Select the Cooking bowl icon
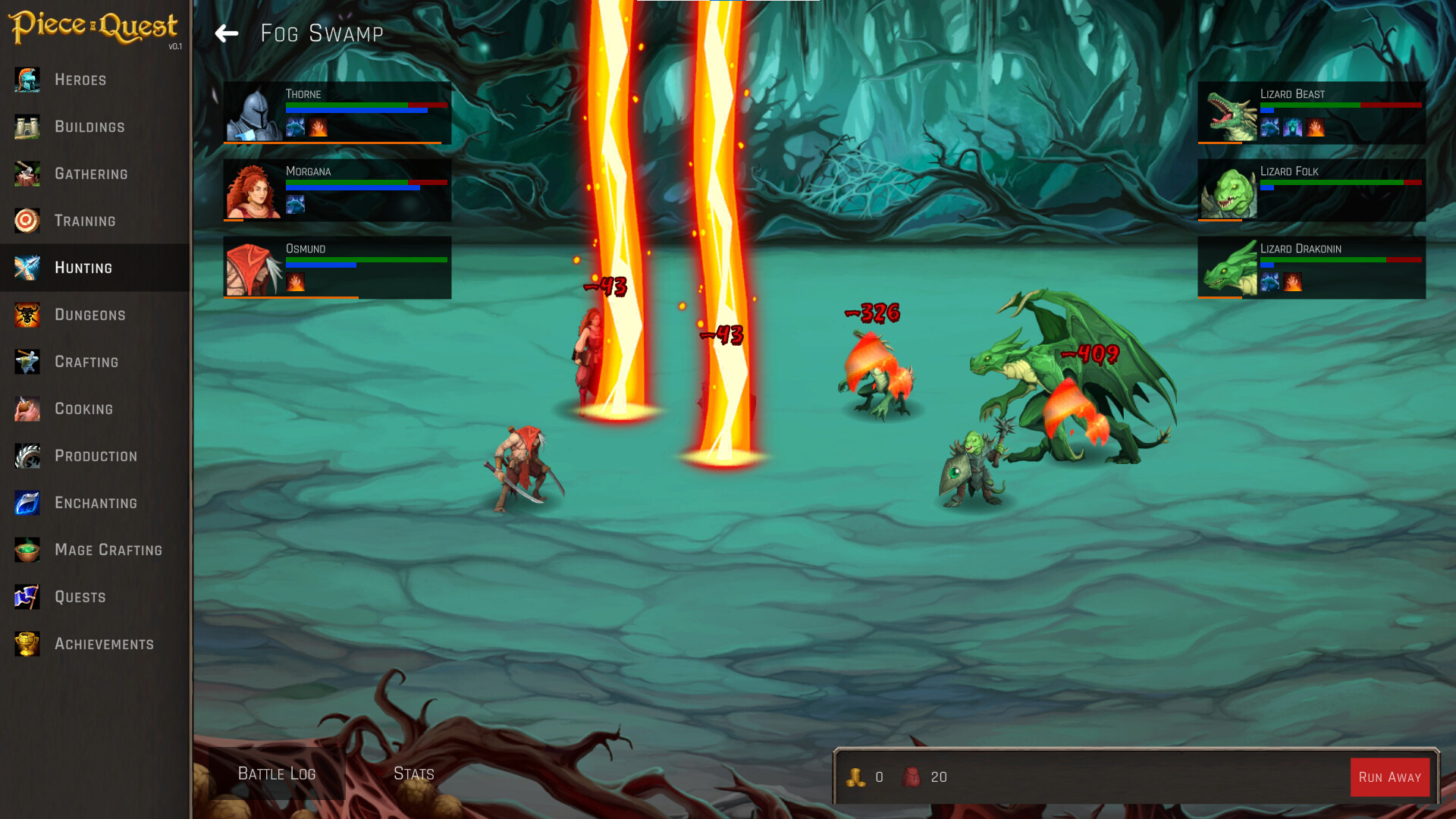 coord(27,409)
